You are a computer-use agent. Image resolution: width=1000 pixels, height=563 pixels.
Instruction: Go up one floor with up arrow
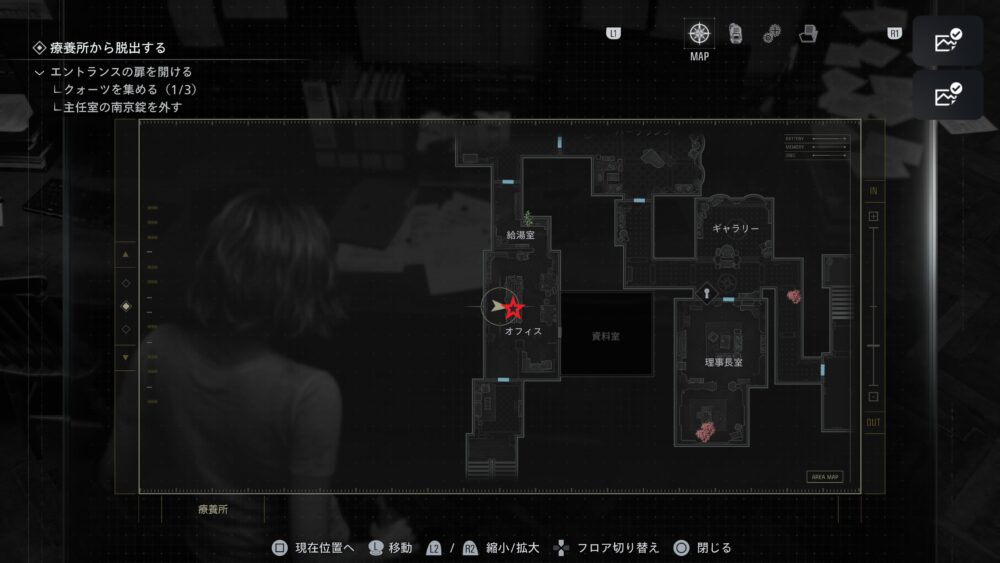125,255
